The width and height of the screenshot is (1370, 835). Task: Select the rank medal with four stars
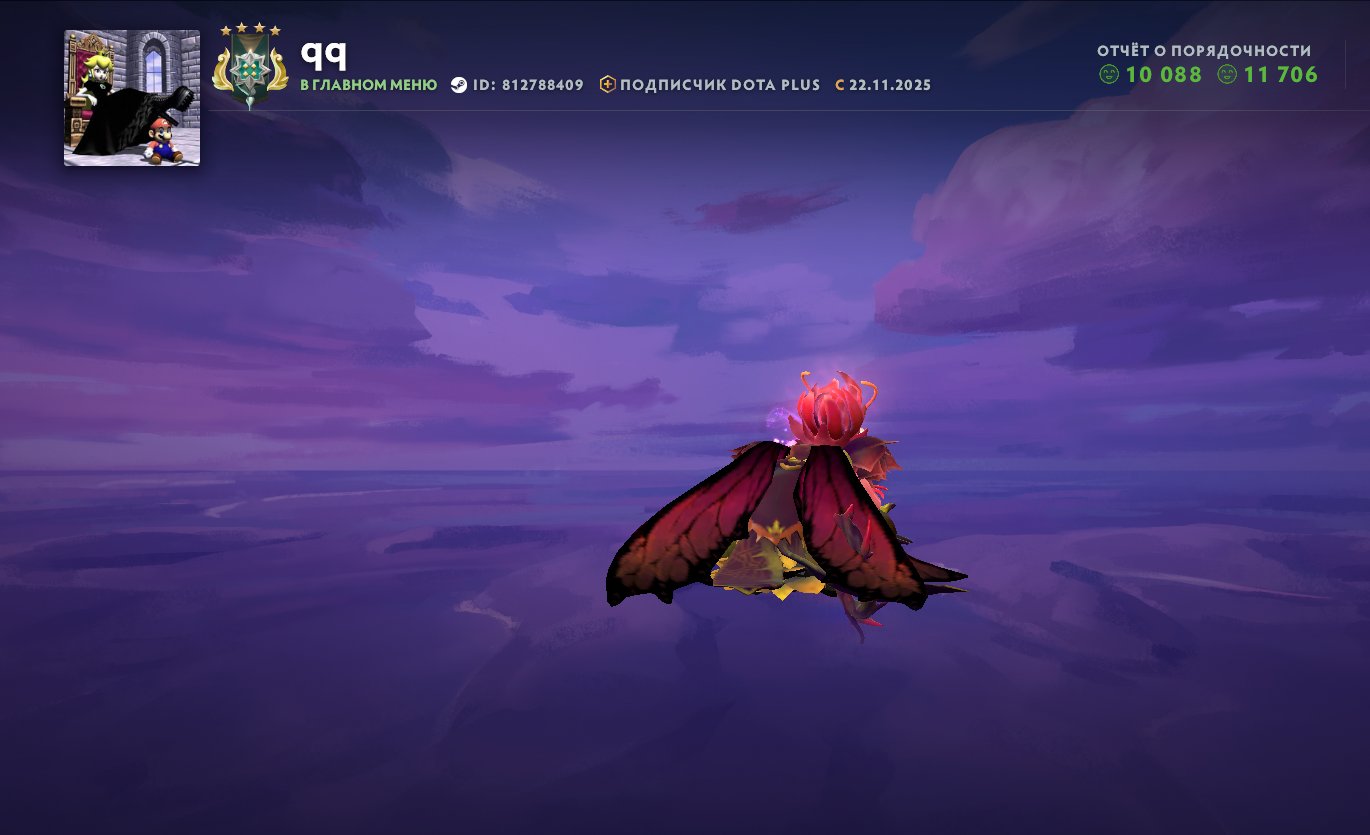click(x=249, y=68)
